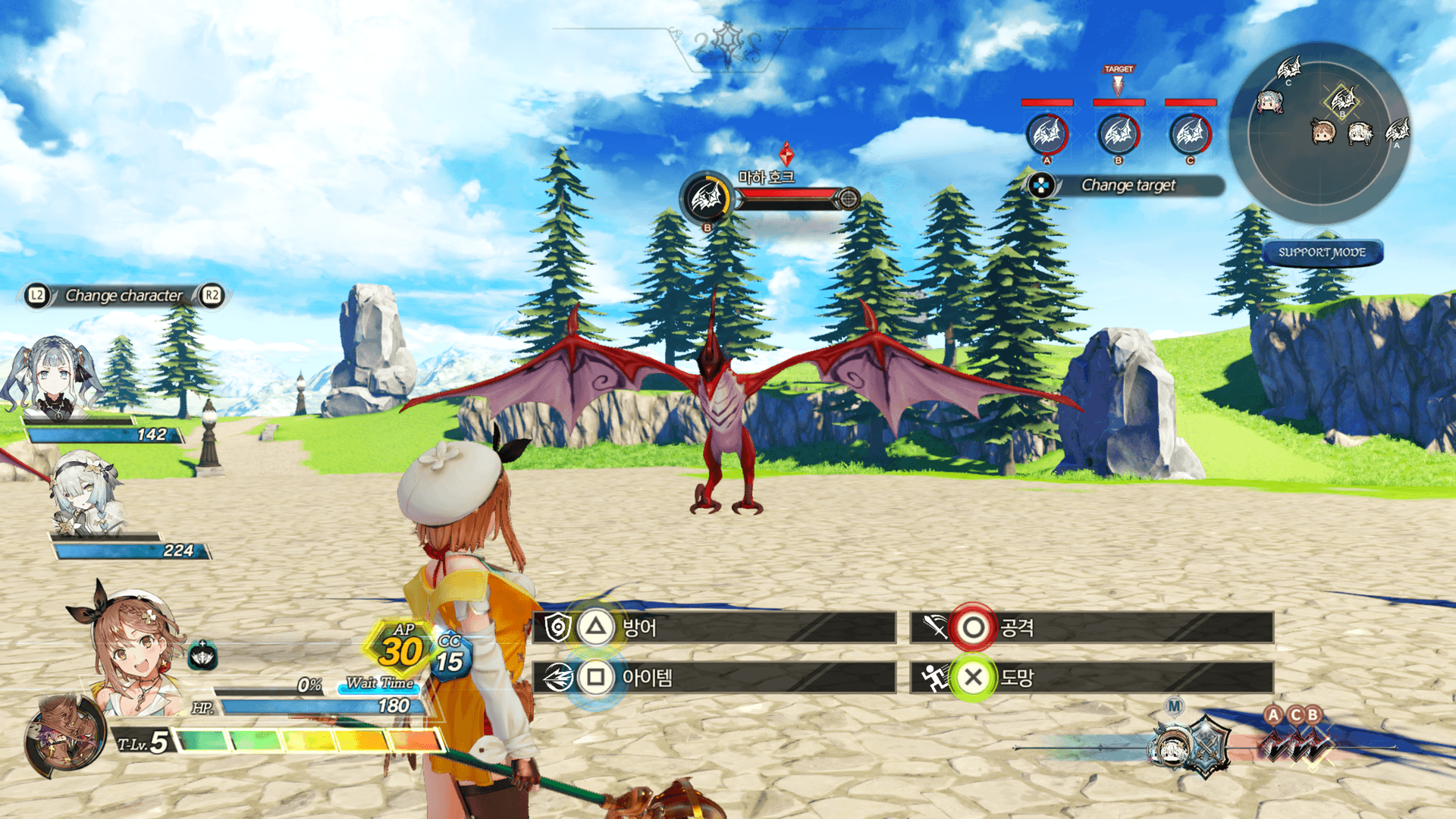Screen dimensions: 1456x819
Task: Choose the 공격 (Attack) command
Action: 1090,628
